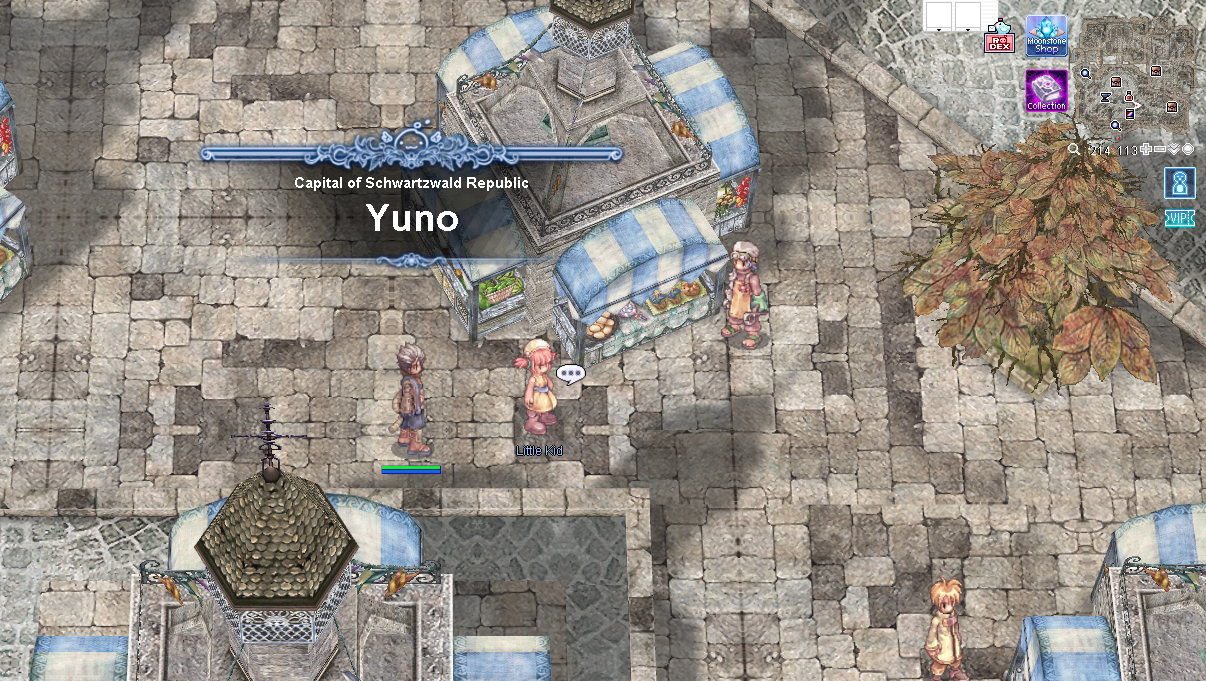This screenshot has width=1206, height=681.
Task: Open the blue figure icon below the minimap
Action: tap(1180, 183)
